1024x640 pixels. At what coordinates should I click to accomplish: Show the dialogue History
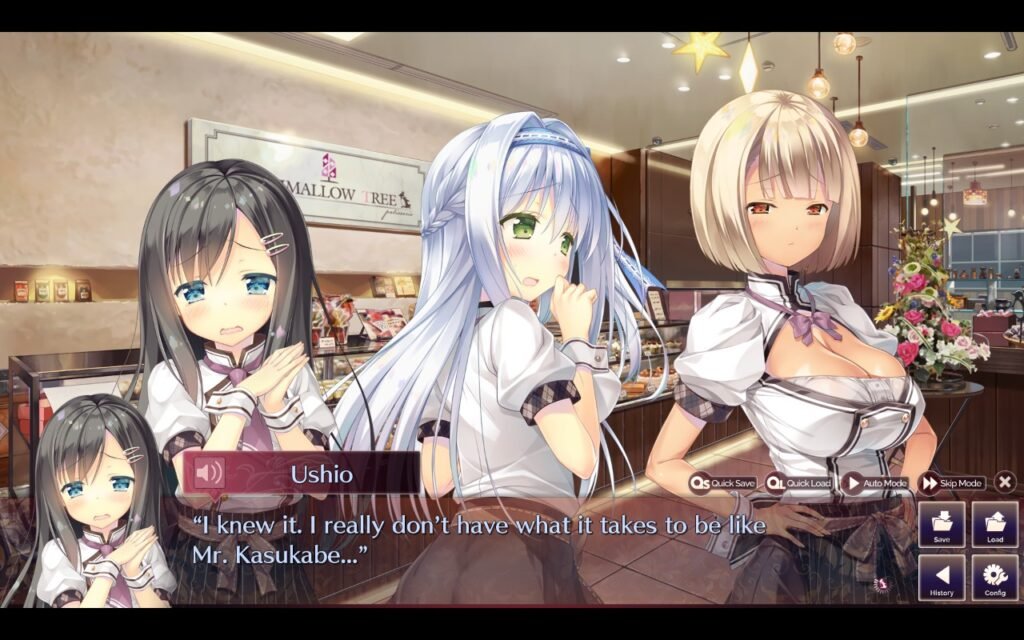coord(941,578)
